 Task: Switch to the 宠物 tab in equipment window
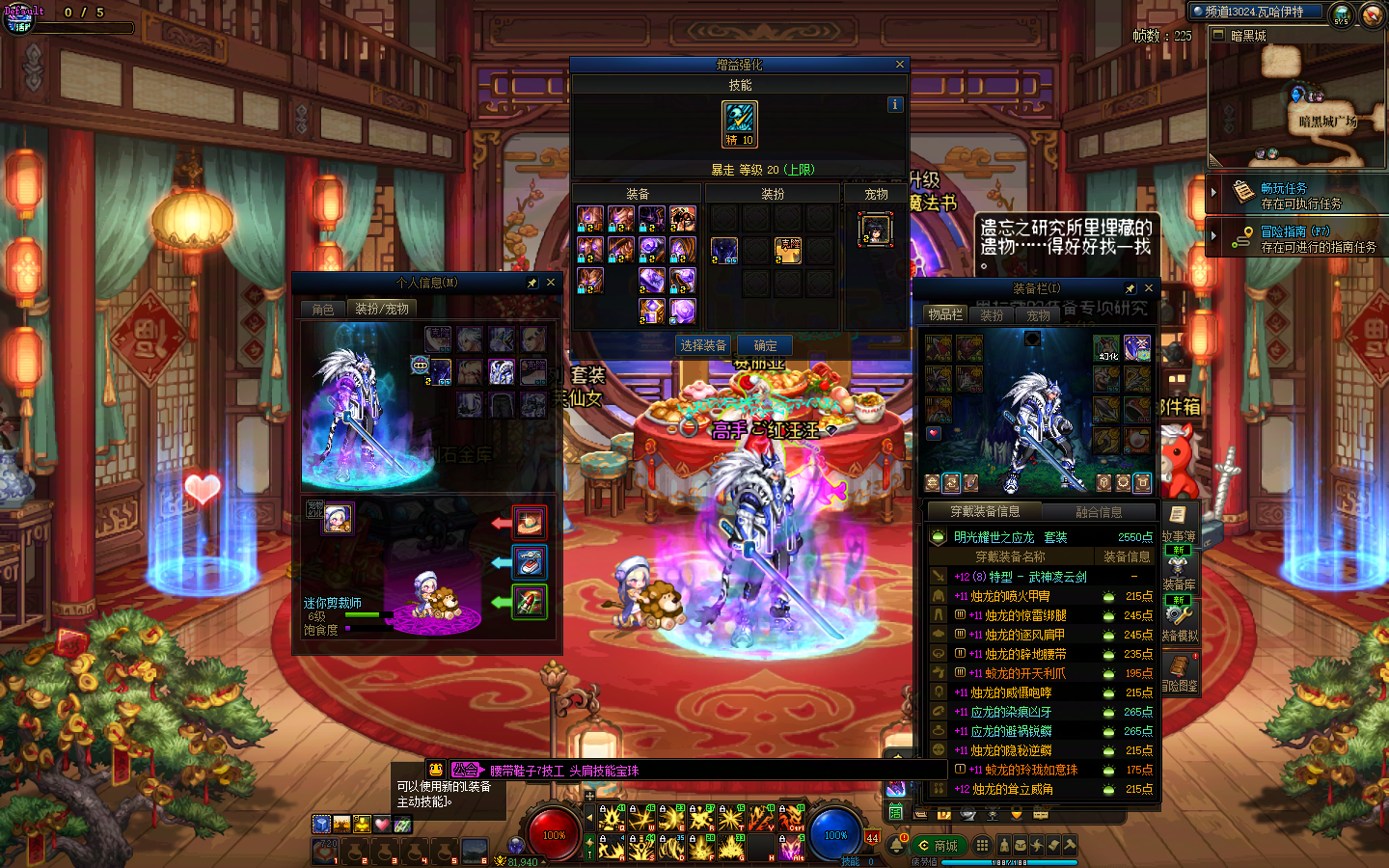pos(1038,315)
